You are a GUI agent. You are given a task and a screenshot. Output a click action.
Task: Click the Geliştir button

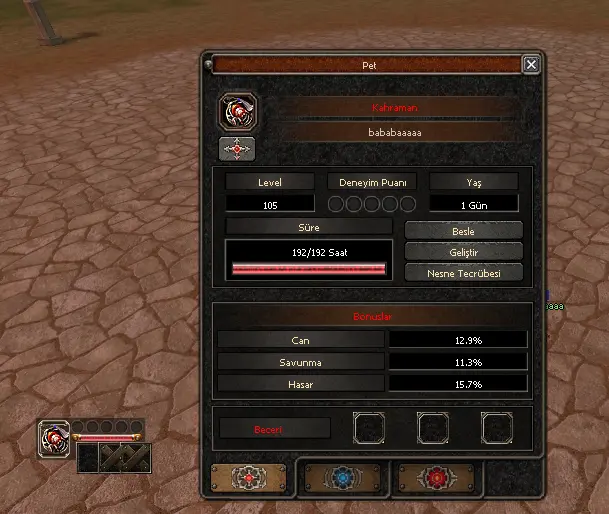pyautogui.click(x=463, y=252)
